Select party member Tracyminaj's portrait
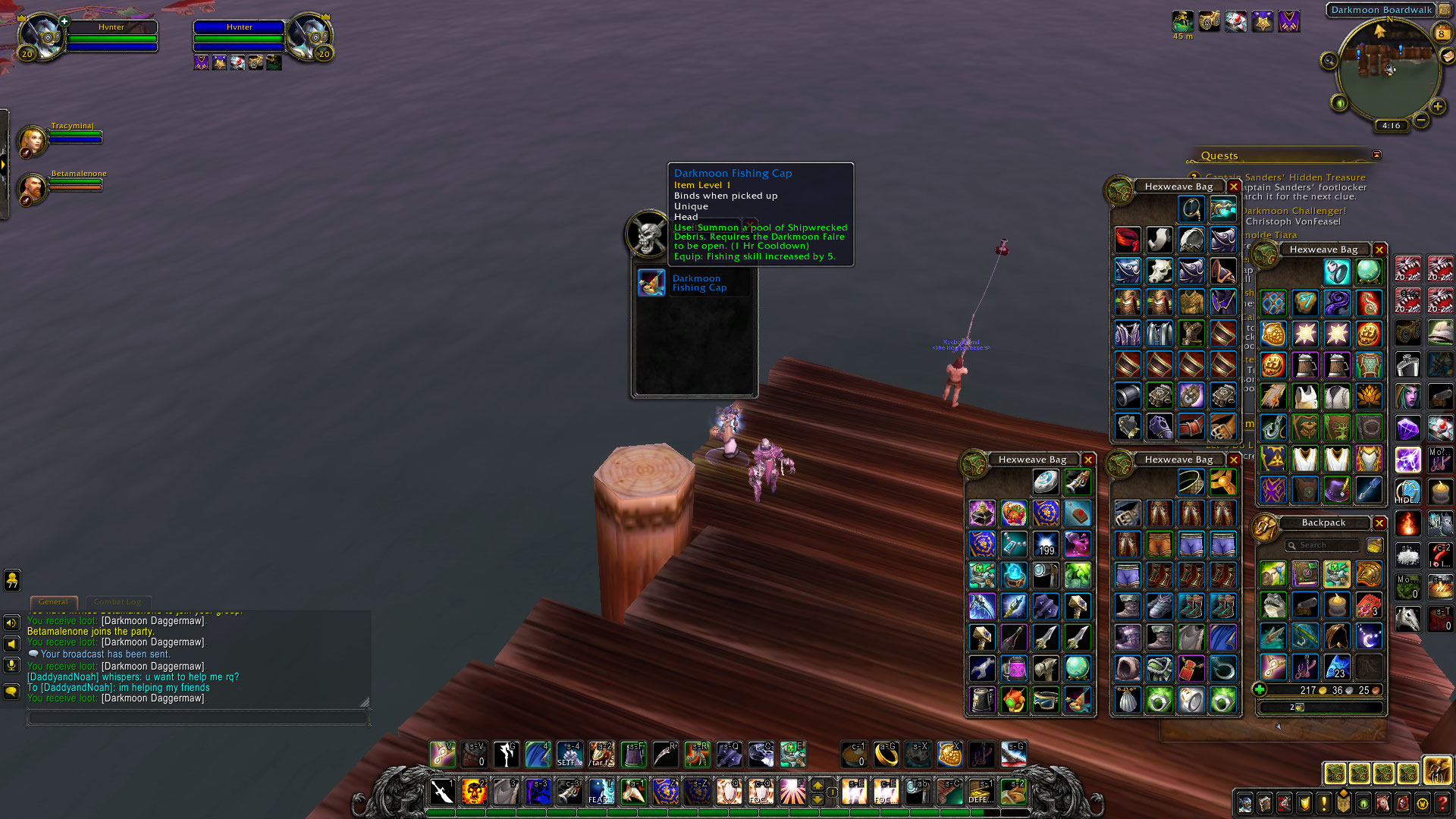The image size is (1456, 819). (32, 142)
